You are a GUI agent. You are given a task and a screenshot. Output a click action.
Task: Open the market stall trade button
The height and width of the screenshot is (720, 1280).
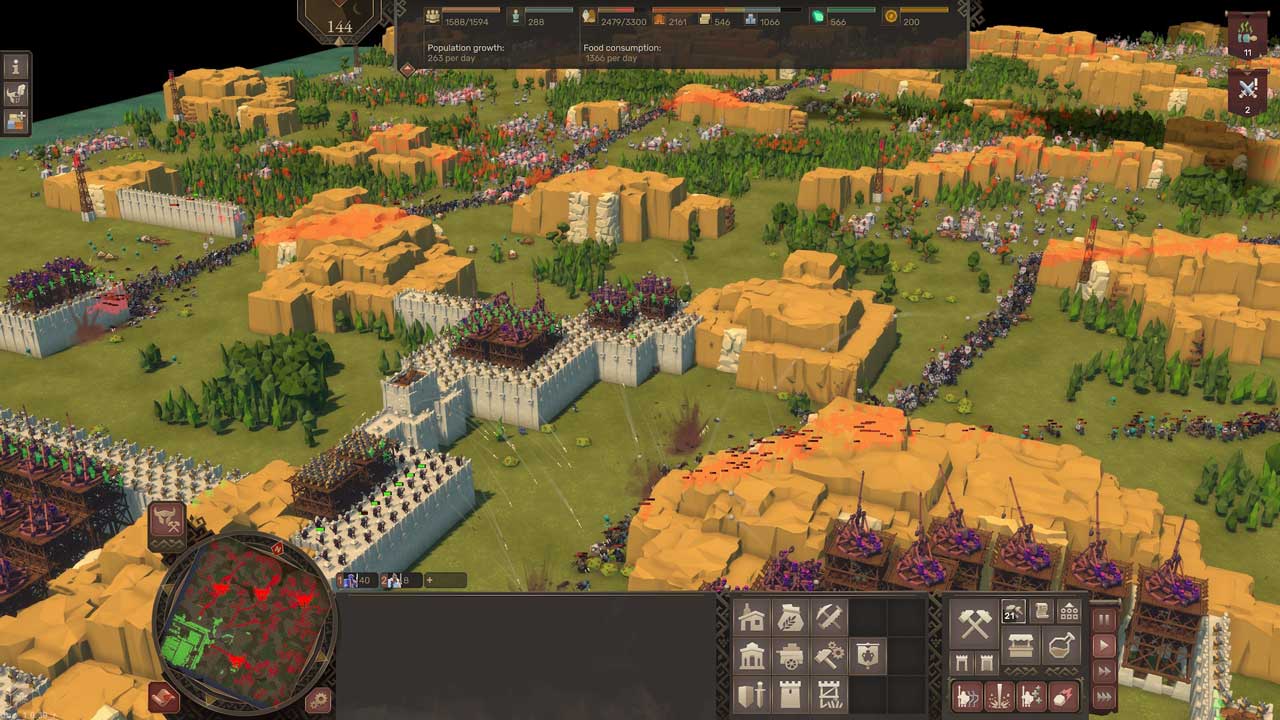point(1021,646)
